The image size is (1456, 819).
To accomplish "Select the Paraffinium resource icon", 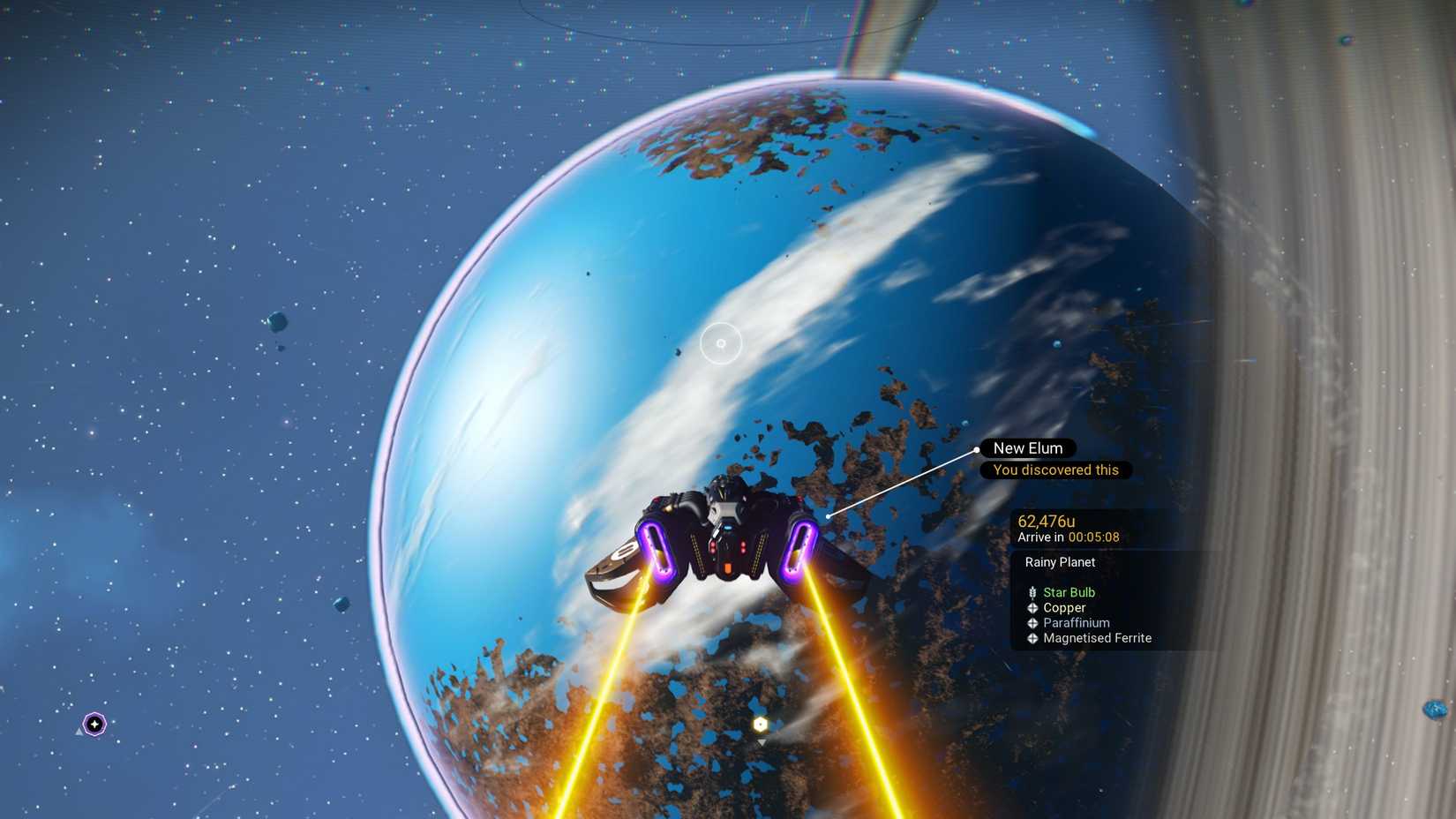I will click(x=1032, y=622).
